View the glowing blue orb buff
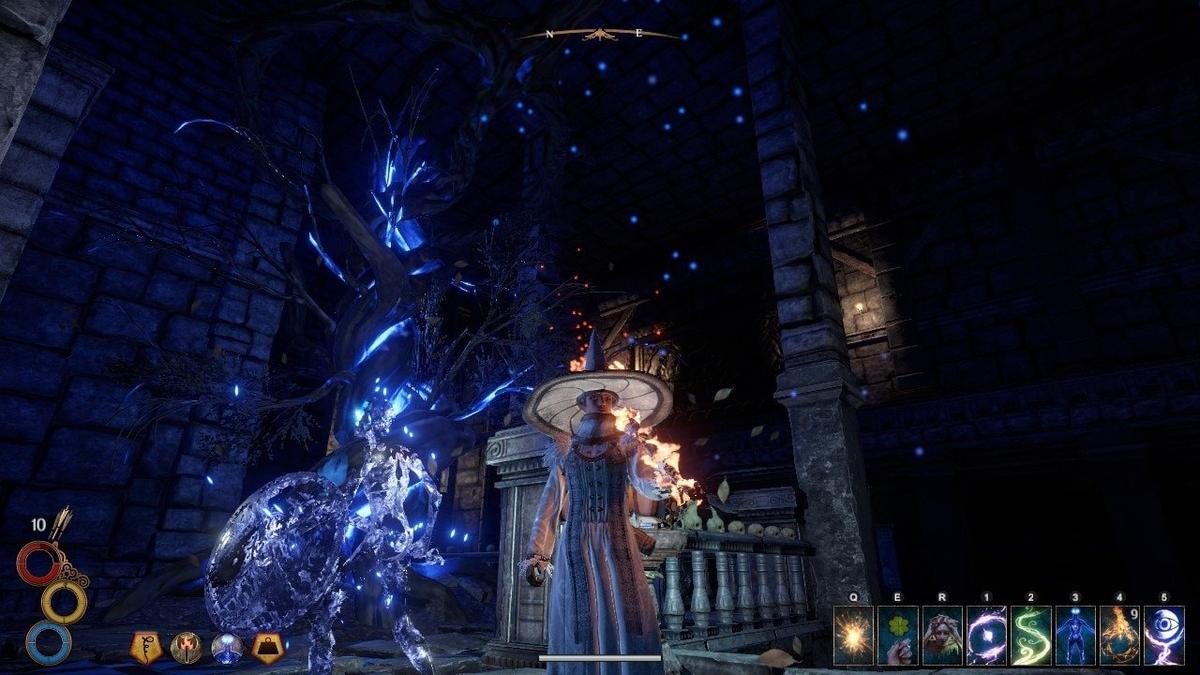Screen dimensions: 1200x675 [227, 648]
